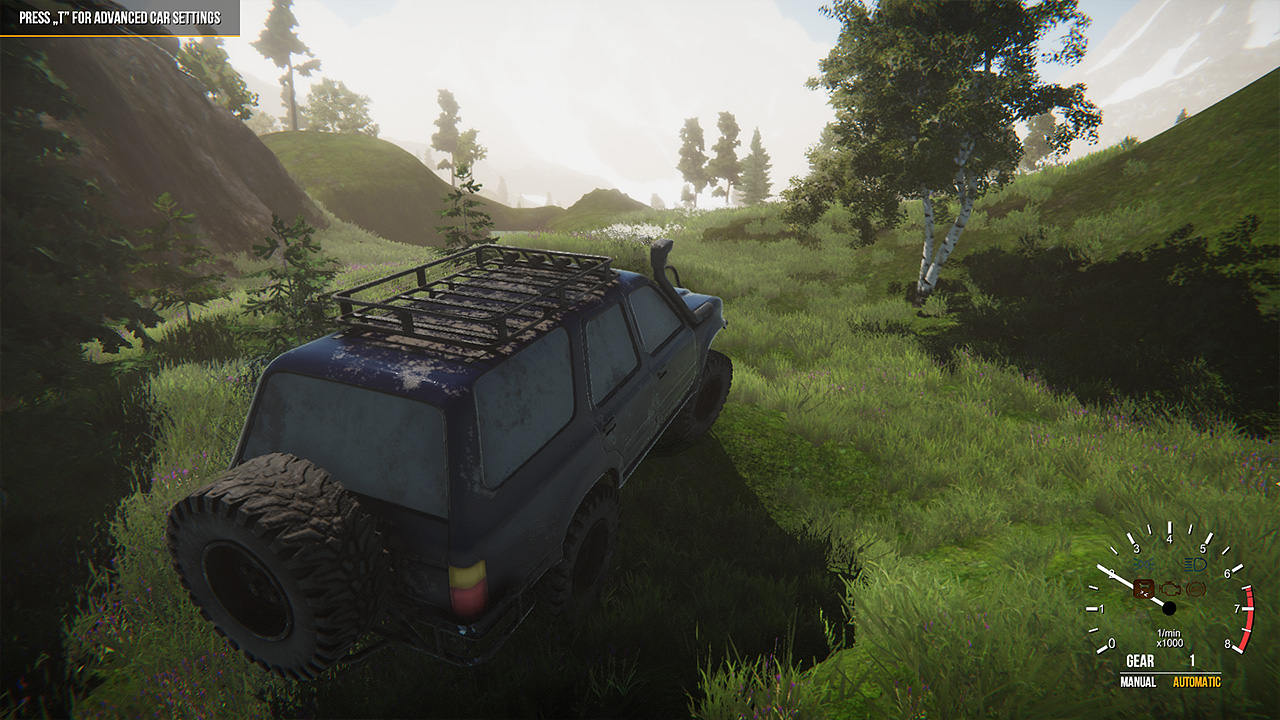Viewport: 1280px width, 720px height.
Task: Select the check engine warning icon
Action: 1172,589
